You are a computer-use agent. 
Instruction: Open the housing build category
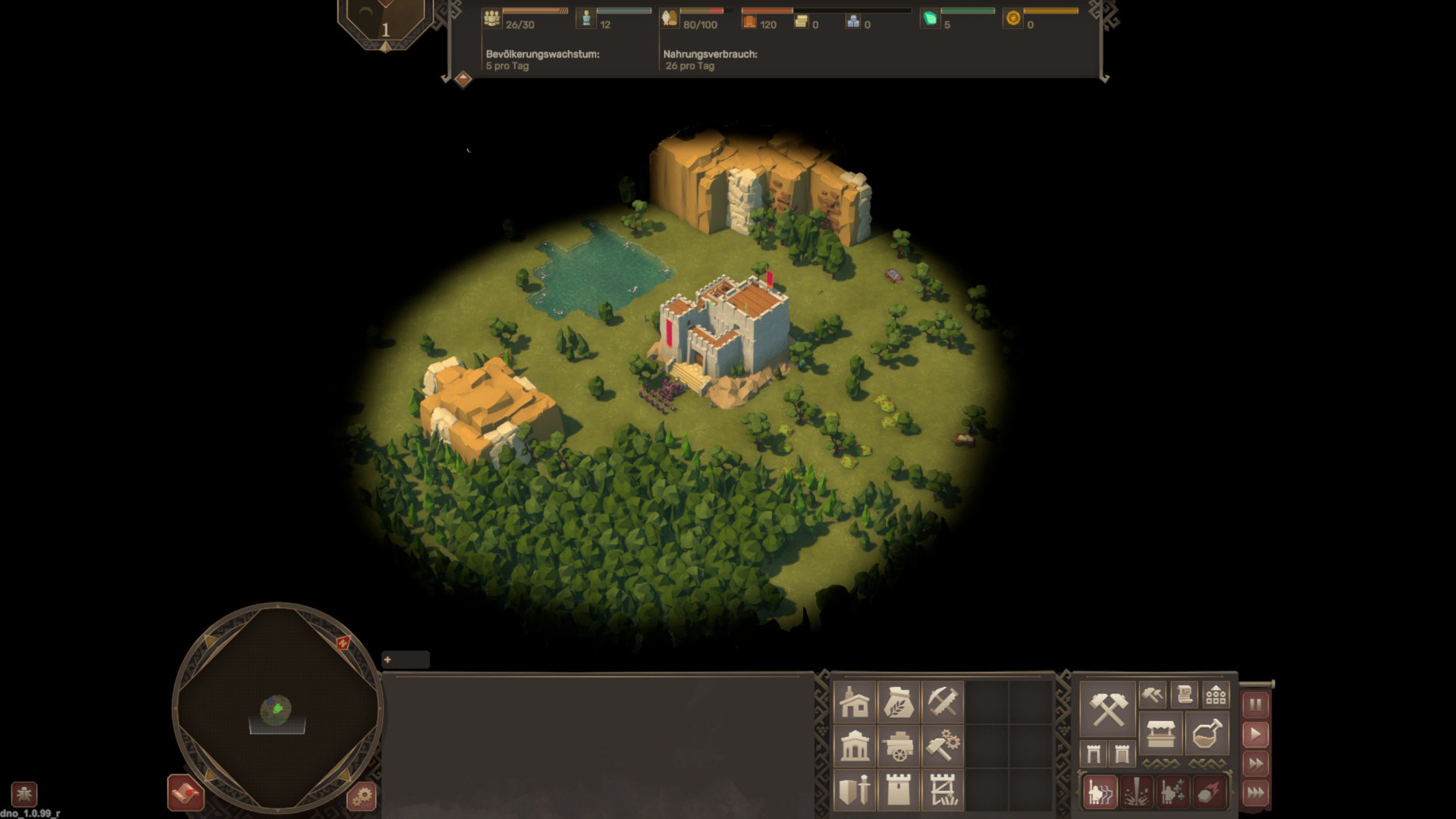(855, 702)
